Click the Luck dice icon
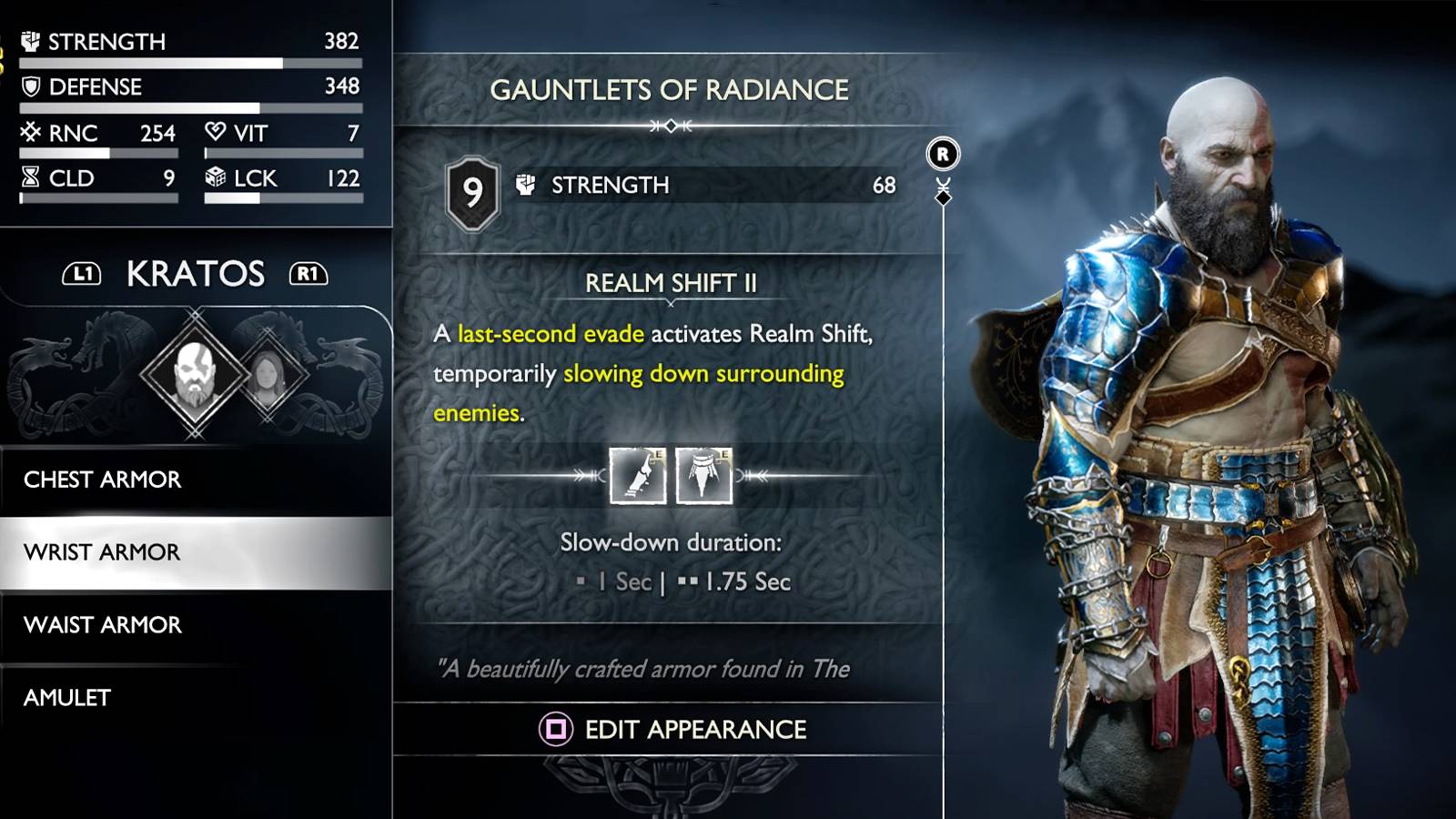 [216, 178]
